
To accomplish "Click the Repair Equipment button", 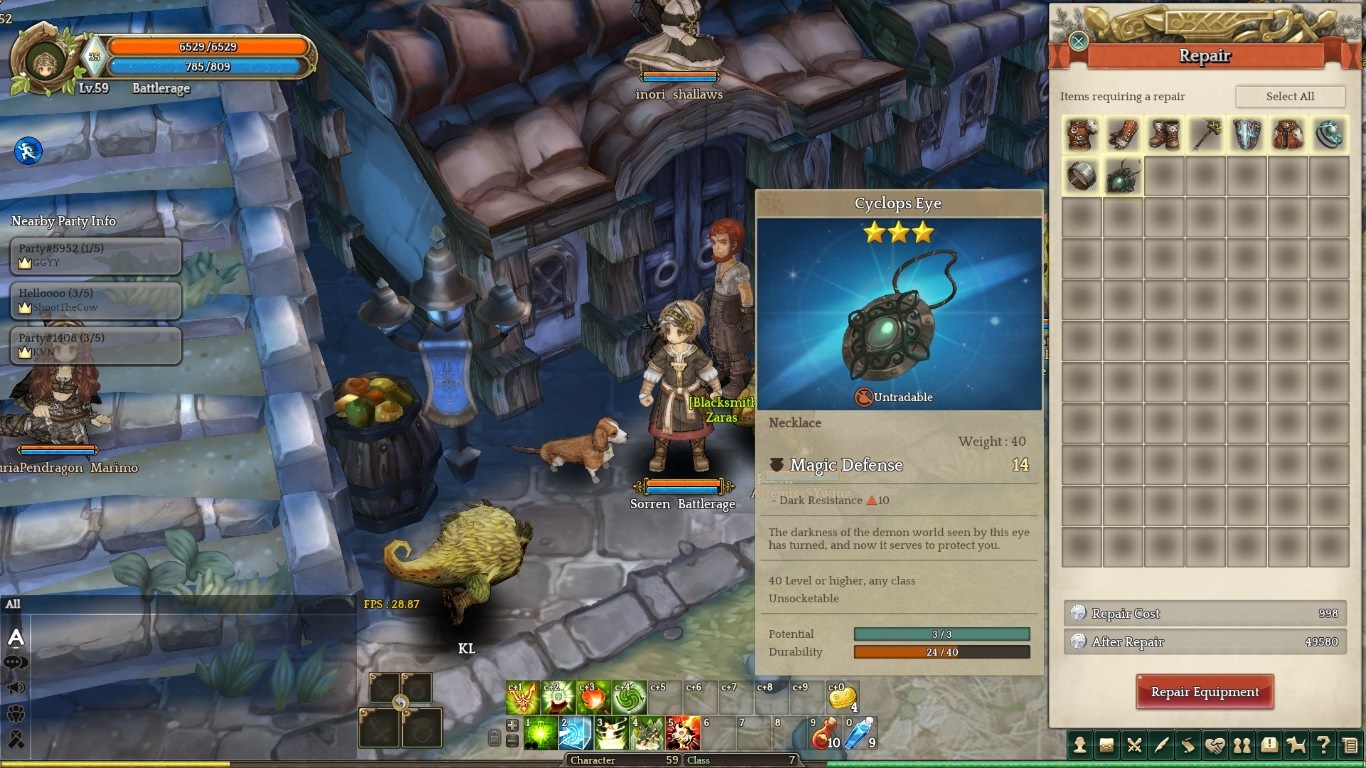I will [x=1204, y=692].
